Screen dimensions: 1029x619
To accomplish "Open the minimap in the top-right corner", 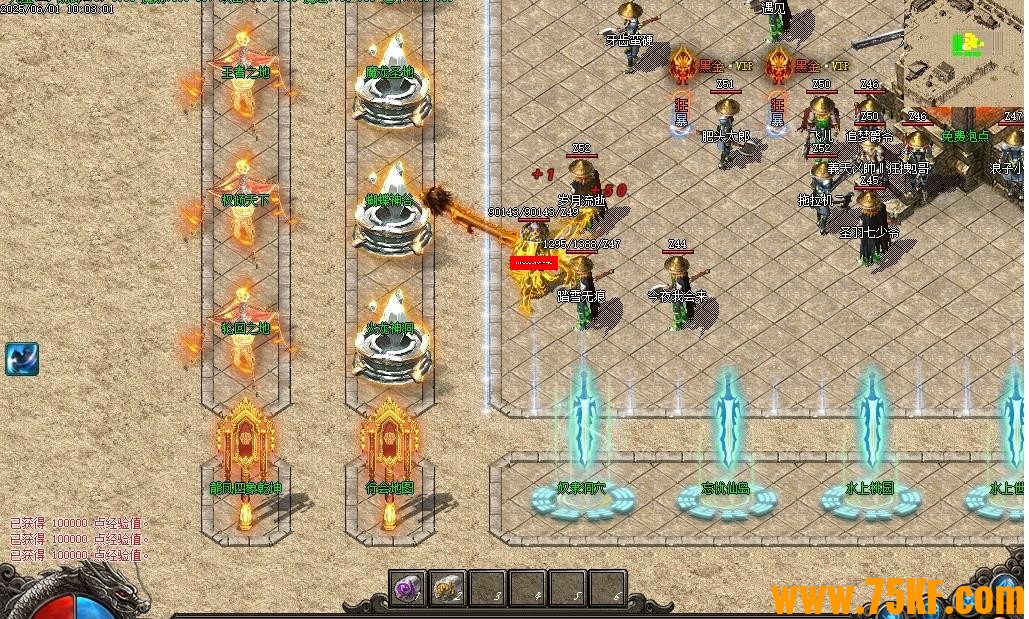I will click(967, 50).
